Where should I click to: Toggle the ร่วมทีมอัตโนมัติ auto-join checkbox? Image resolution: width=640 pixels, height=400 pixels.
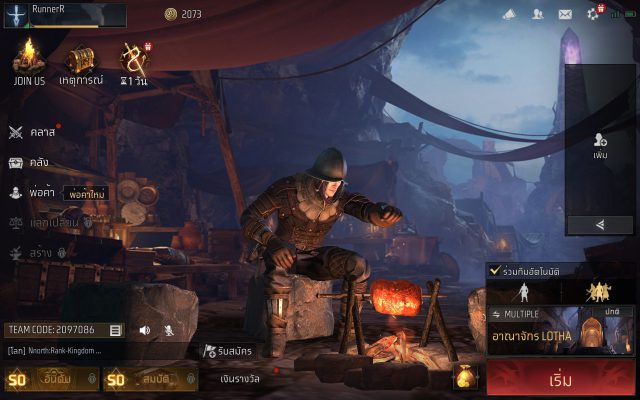(x=495, y=270)
